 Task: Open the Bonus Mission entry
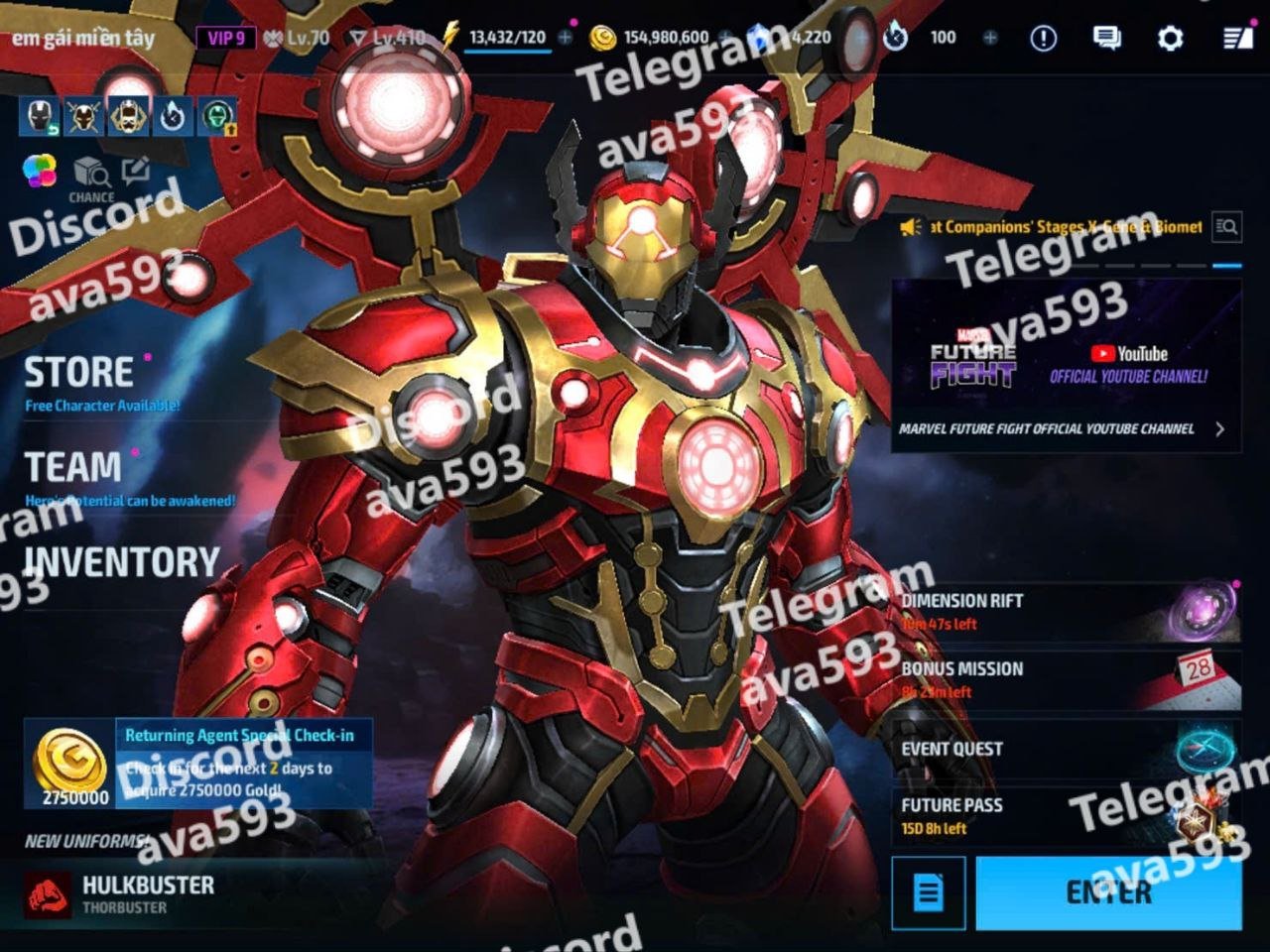[x=1066, y=678]
